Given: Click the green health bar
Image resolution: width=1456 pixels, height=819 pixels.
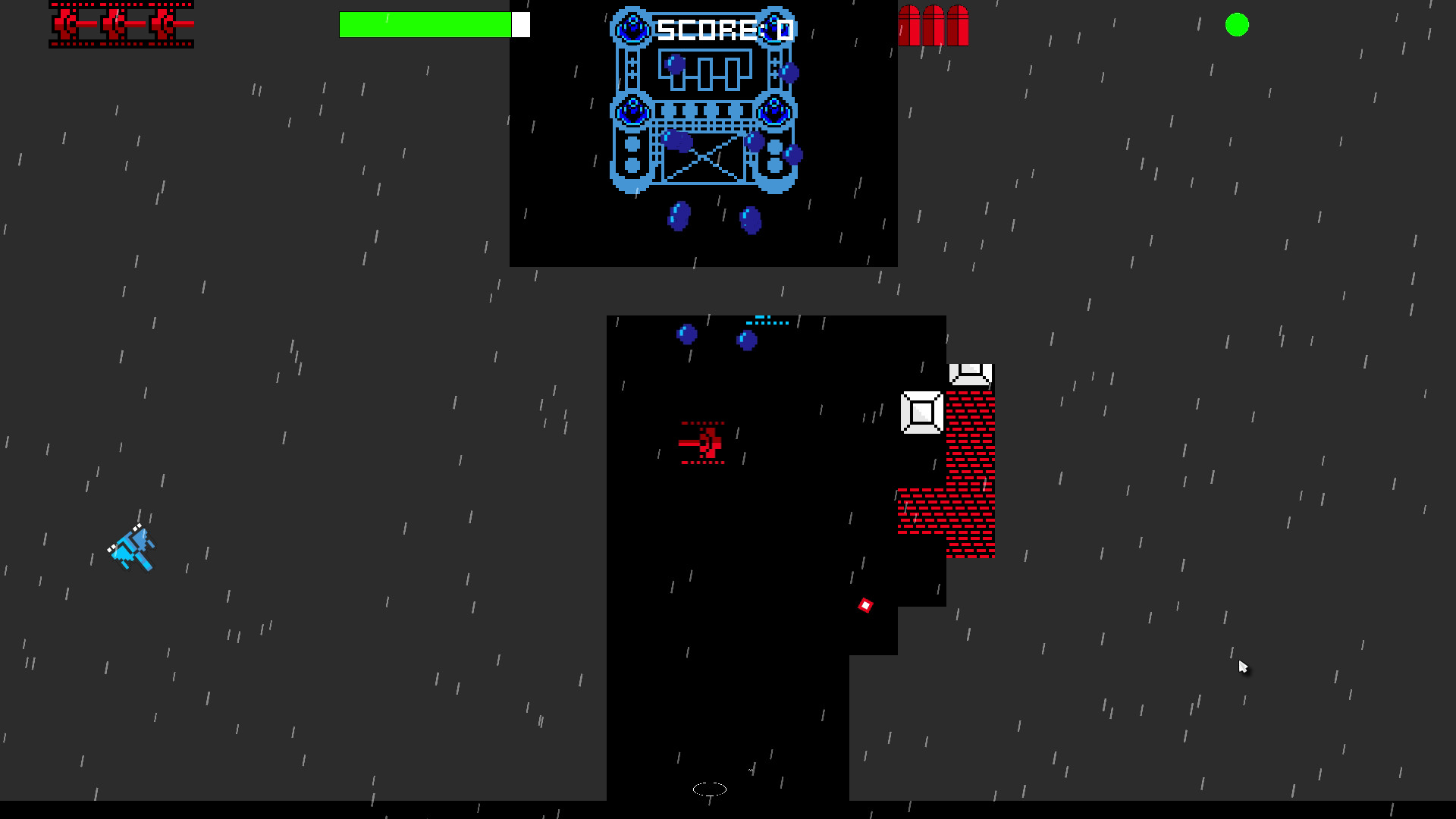Looking at the screenshot, I should 425,24.
